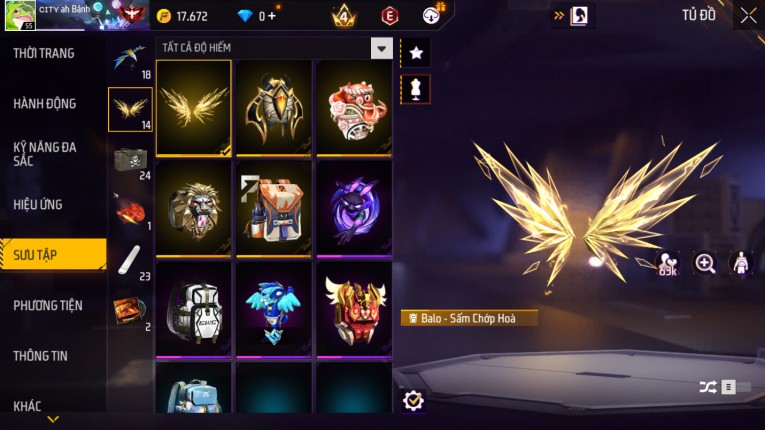
Task: Open the loot box subcategory with skull
Action: pyautogui.click(x=130, y=160)
